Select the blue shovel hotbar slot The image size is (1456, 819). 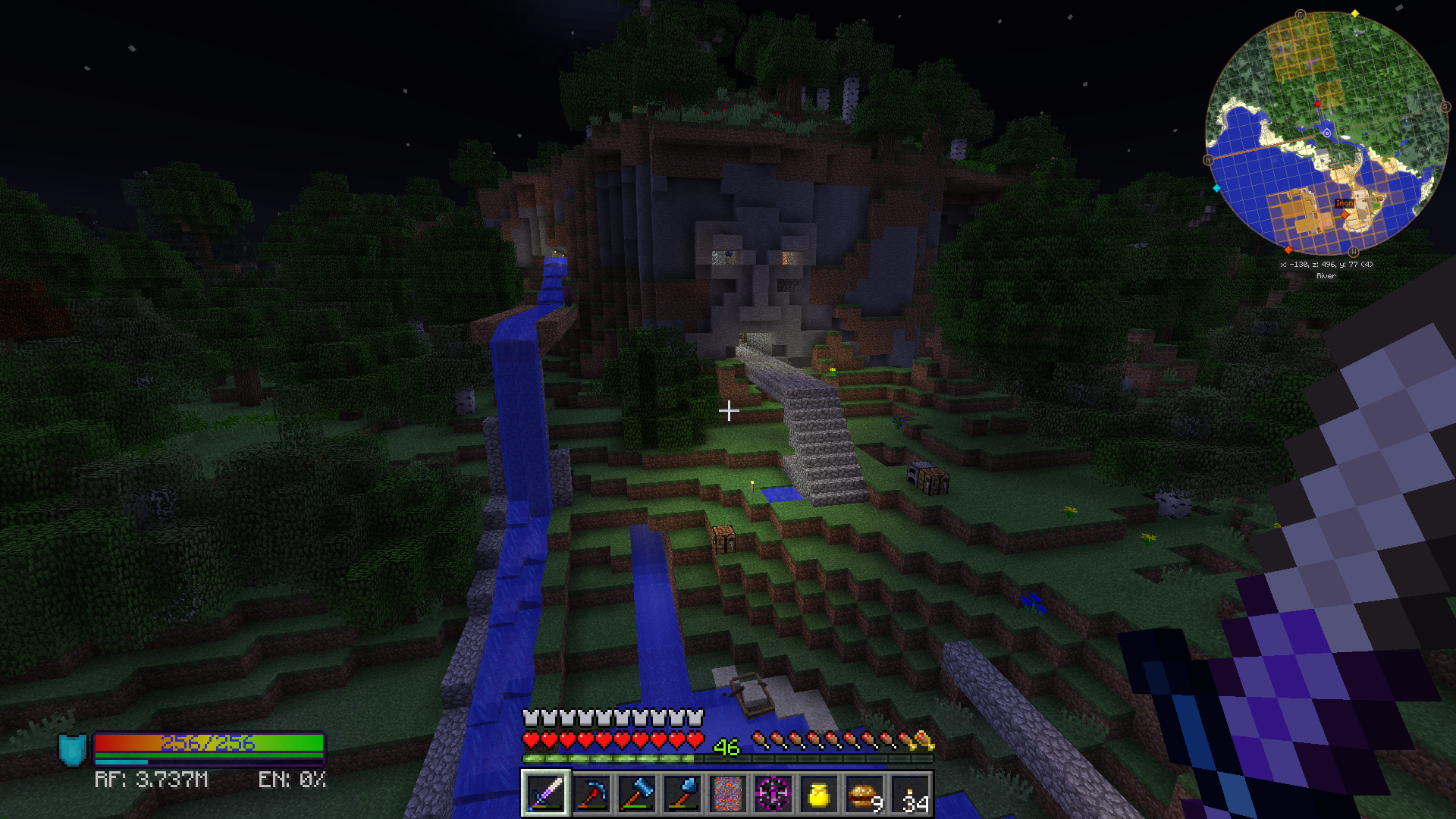(x=682, y=794)
